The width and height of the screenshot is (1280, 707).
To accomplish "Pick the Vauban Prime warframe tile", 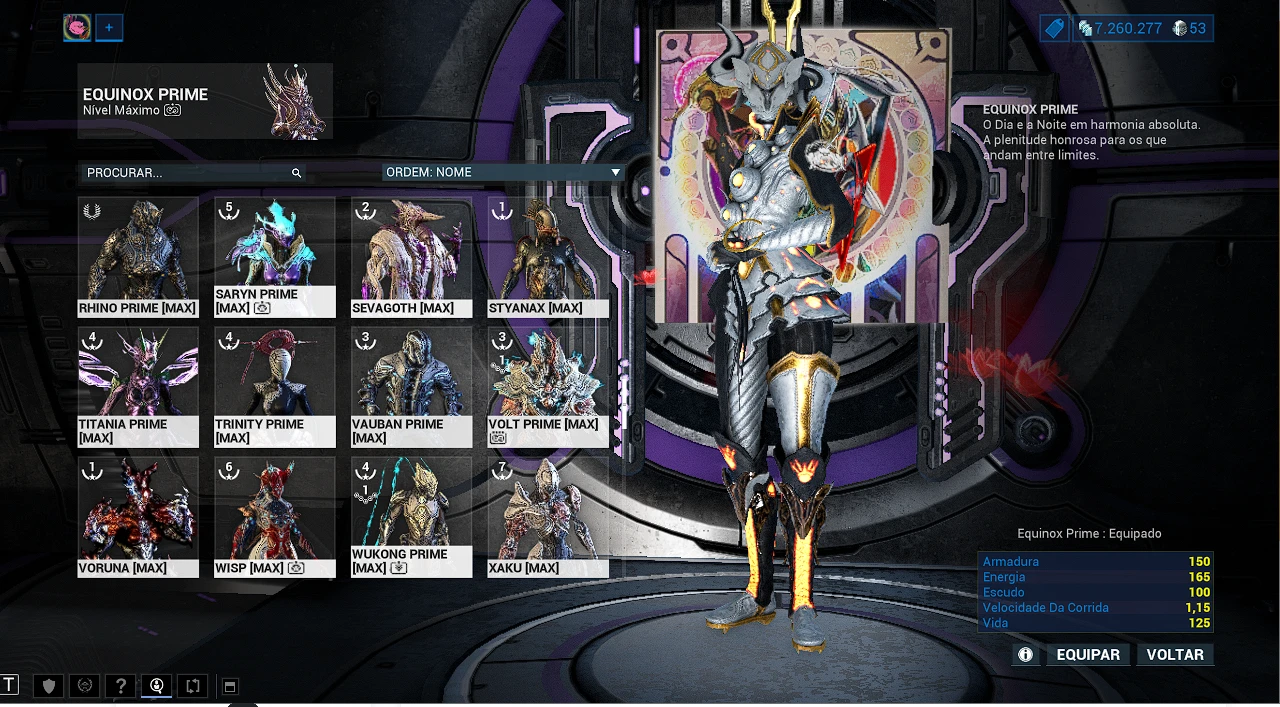I will click(411, 386).
